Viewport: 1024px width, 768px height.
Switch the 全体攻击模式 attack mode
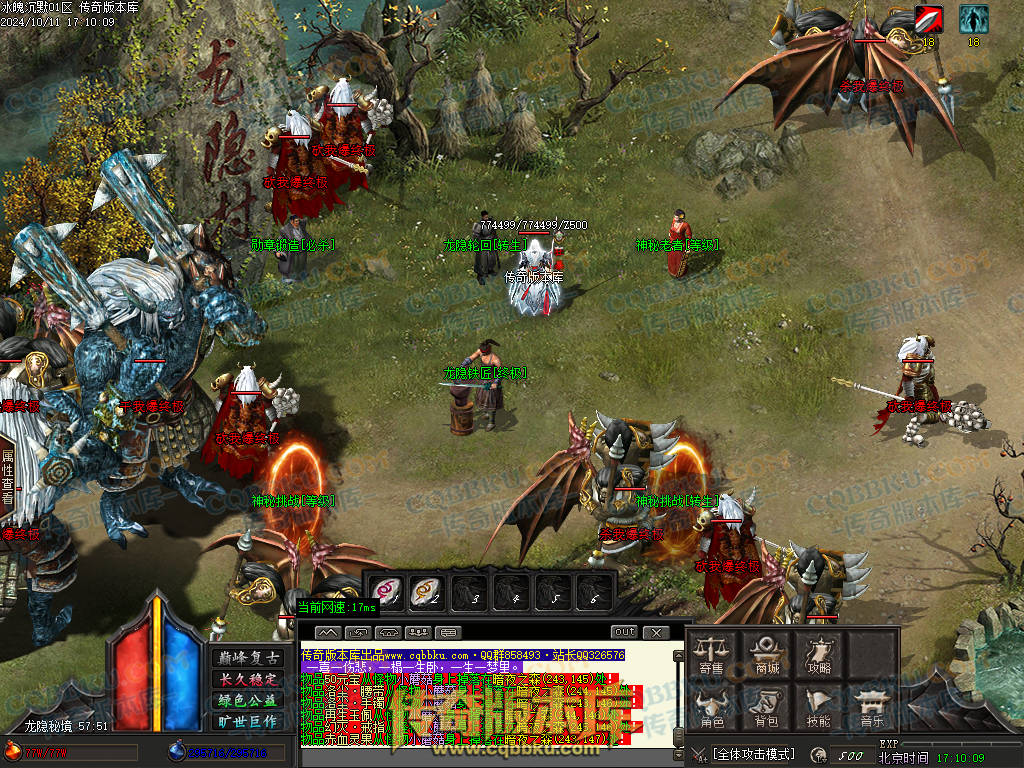[753, 753]
